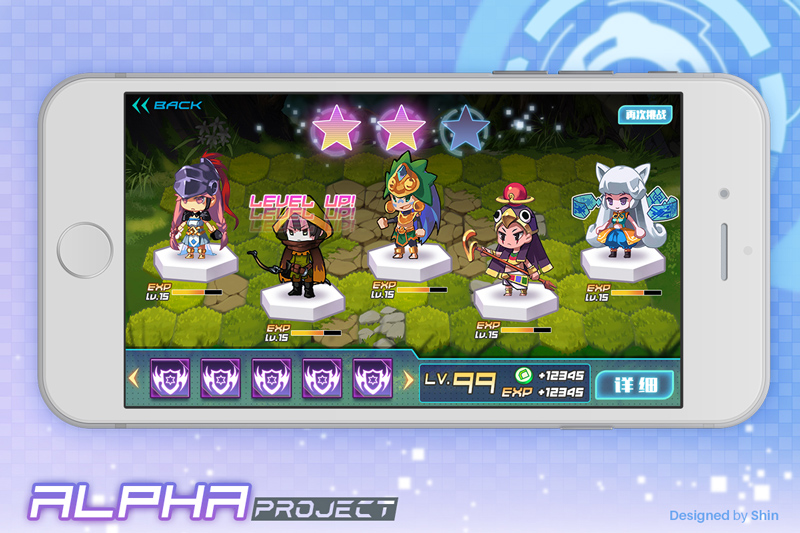Show previous rewards with the left arrow
Viewport: 800px width, 533px height.
(133, 379)
